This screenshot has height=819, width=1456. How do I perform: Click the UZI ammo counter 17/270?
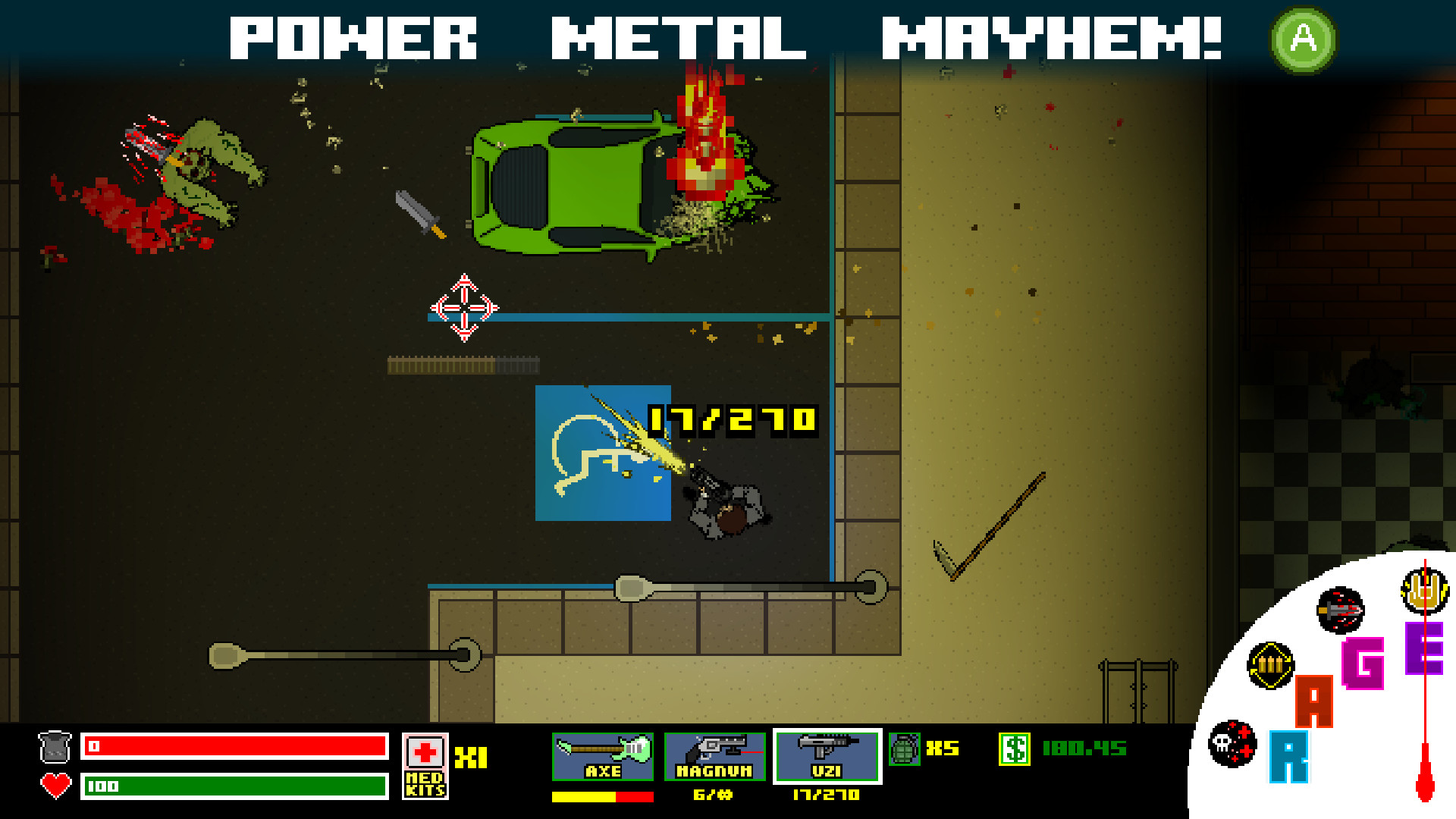825,796
